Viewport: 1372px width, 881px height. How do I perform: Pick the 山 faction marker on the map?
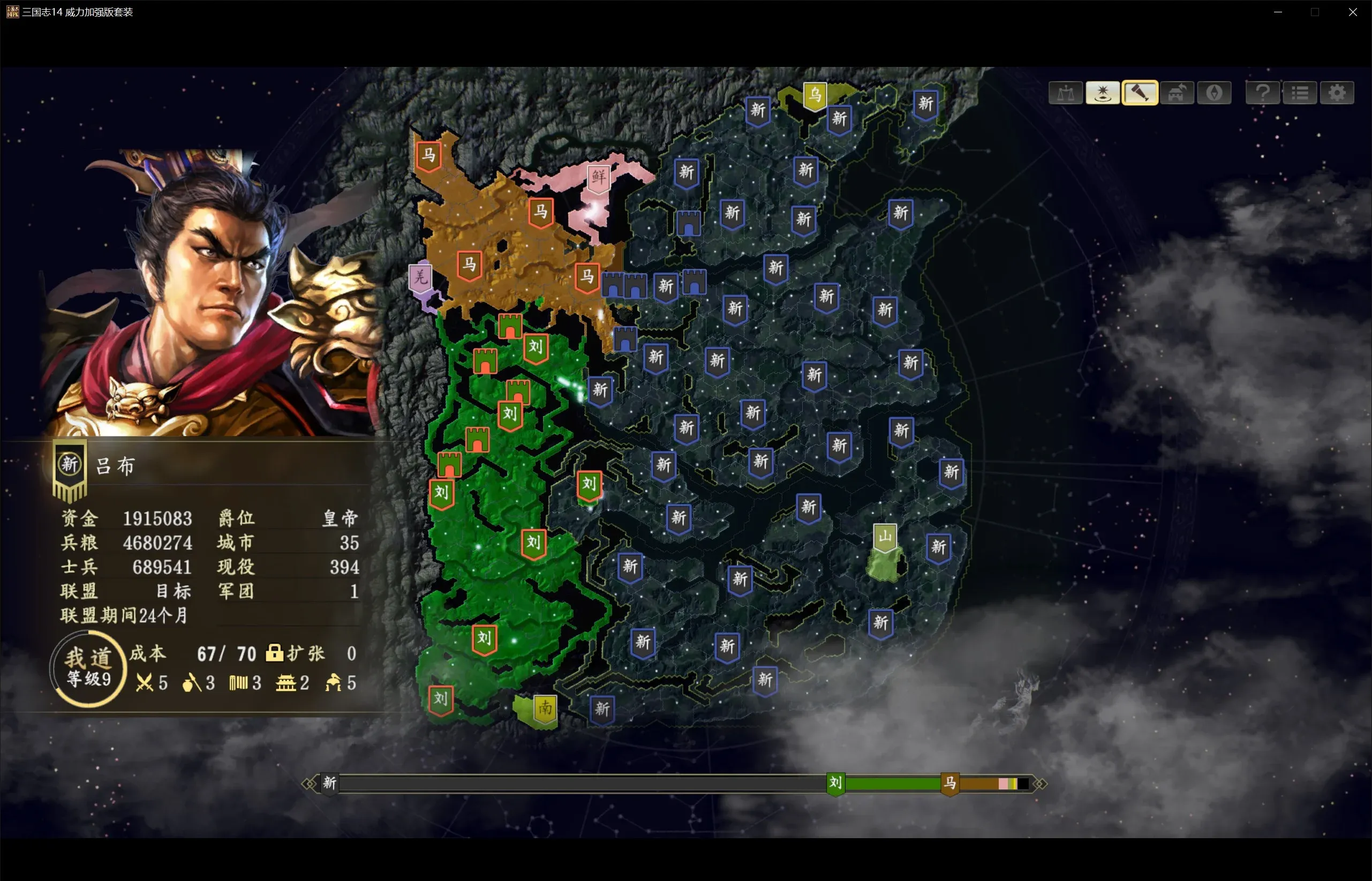(x=885, y=537)
